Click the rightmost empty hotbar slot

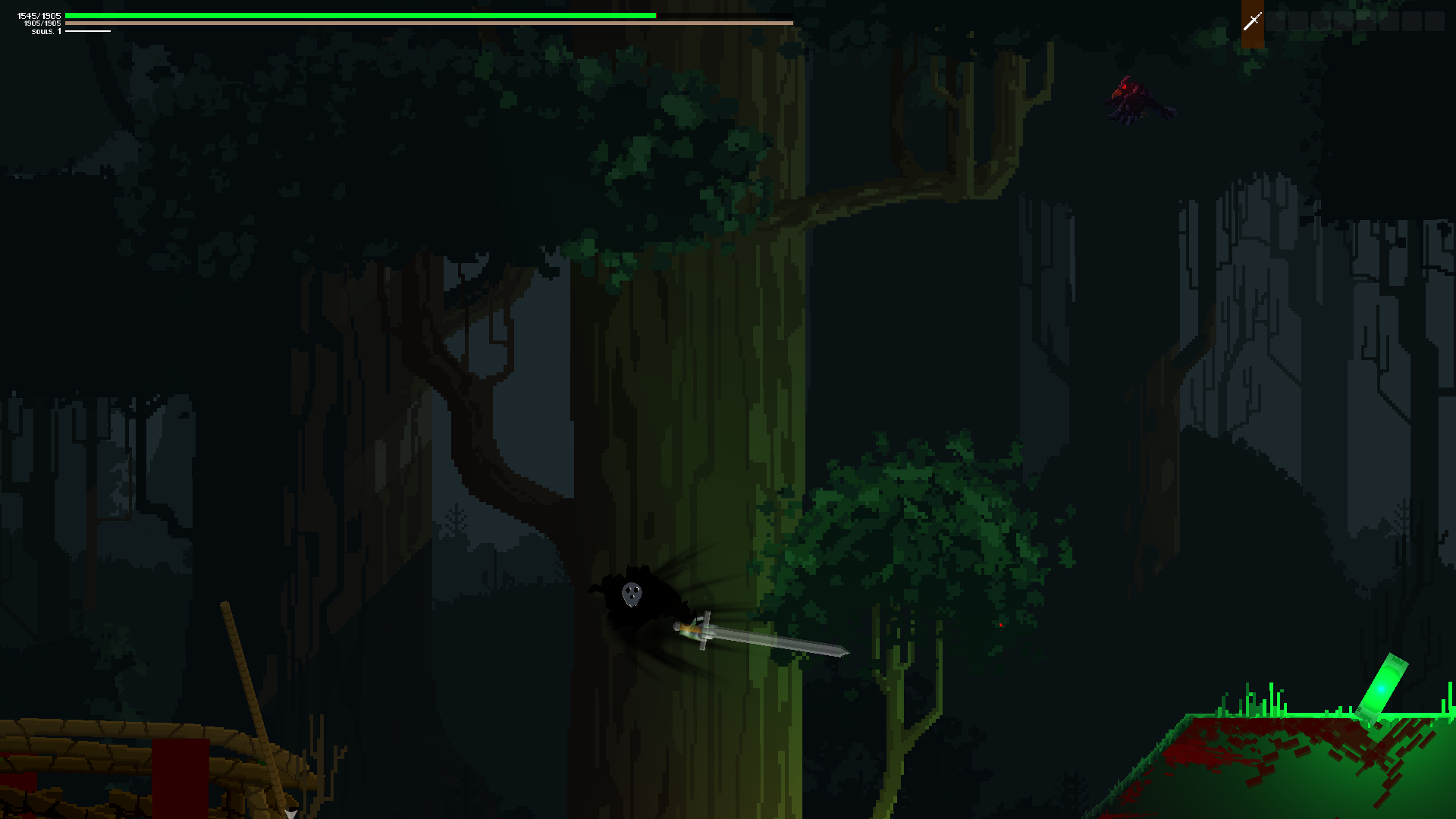tap(1435, 21)
